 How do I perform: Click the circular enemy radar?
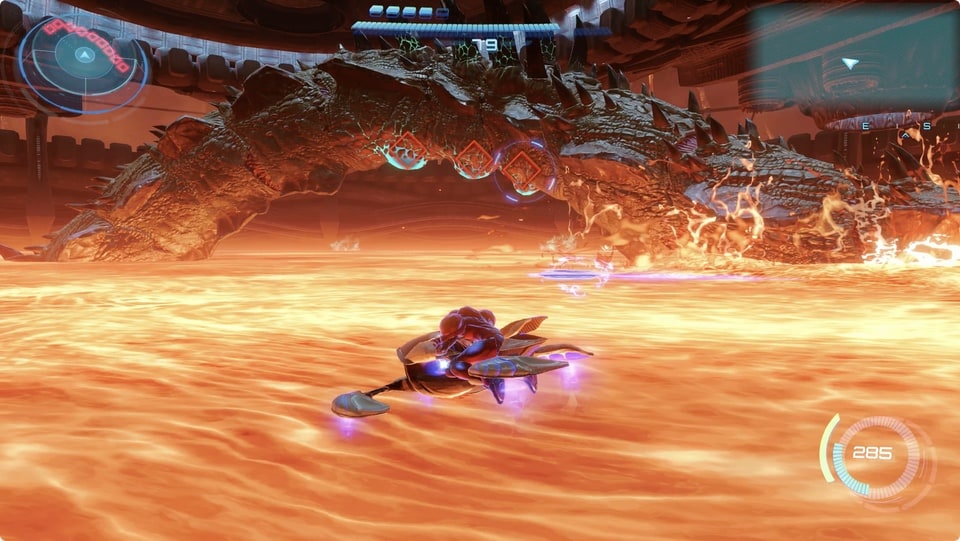(84, 58)
